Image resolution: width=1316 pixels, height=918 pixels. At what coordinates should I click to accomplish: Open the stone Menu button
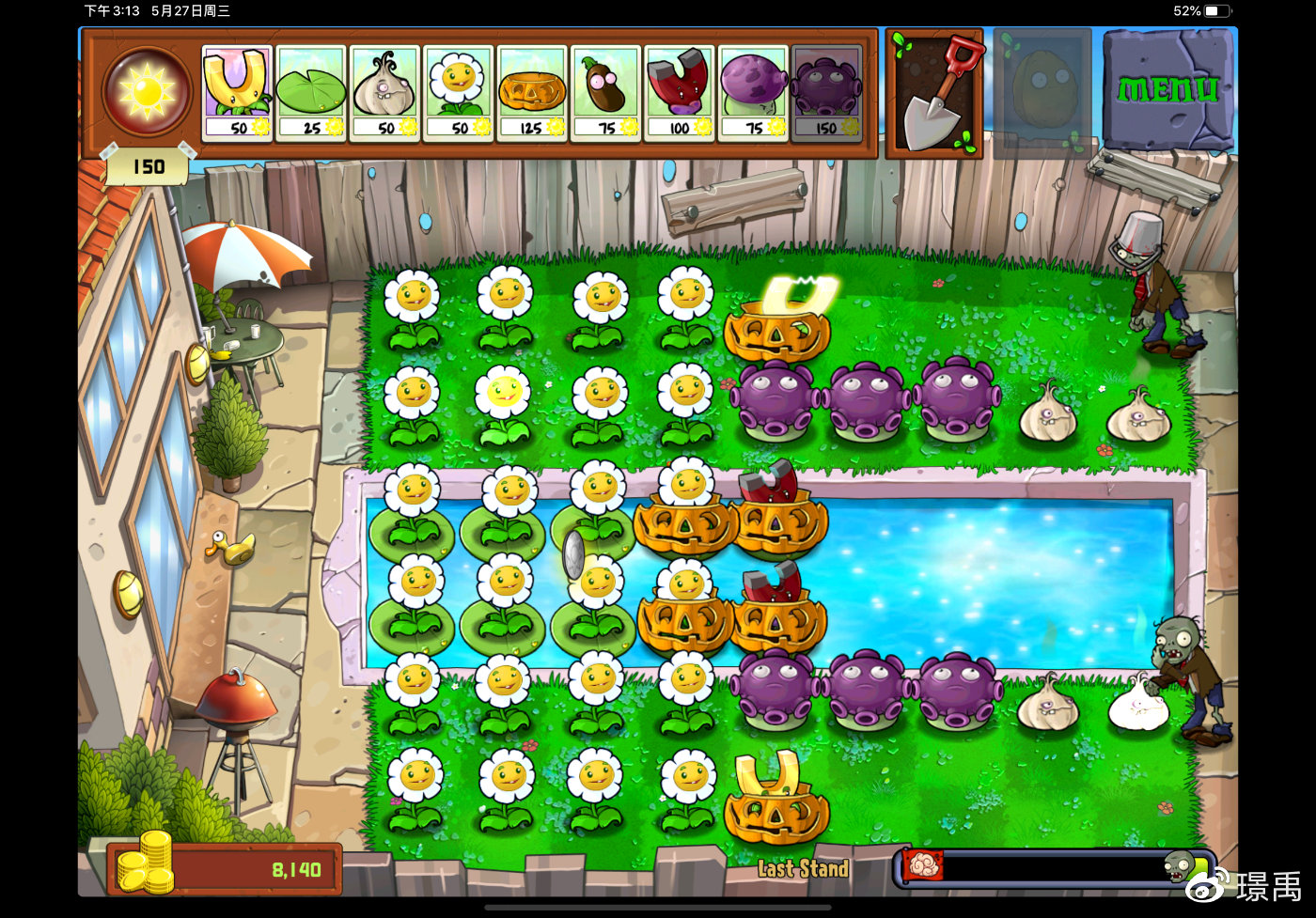pos(1167,89)
